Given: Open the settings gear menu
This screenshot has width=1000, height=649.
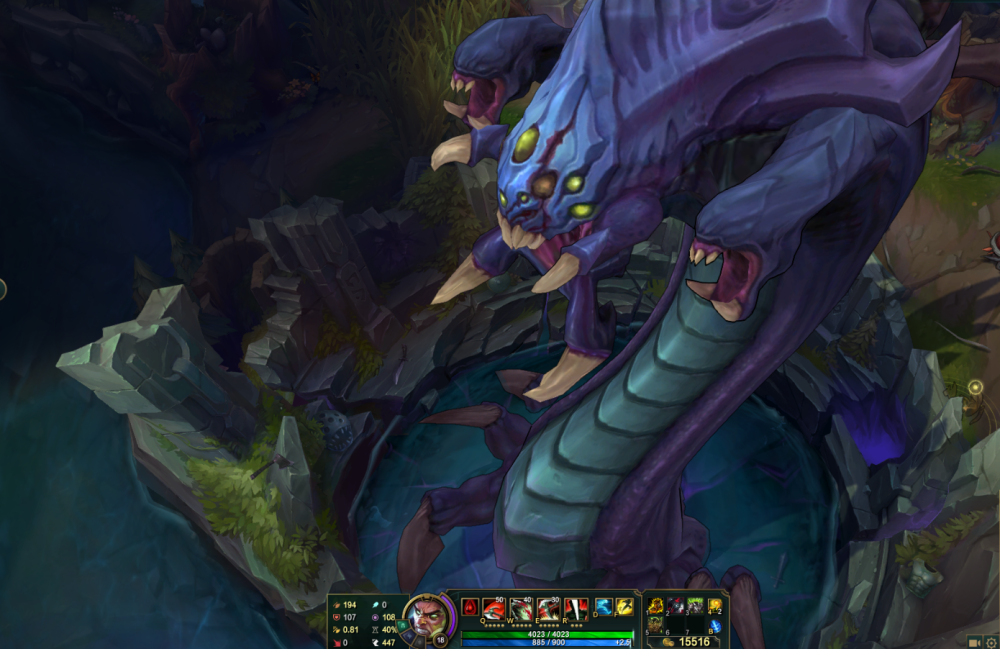Looking at the screenshot, I should tap(990, 641).
